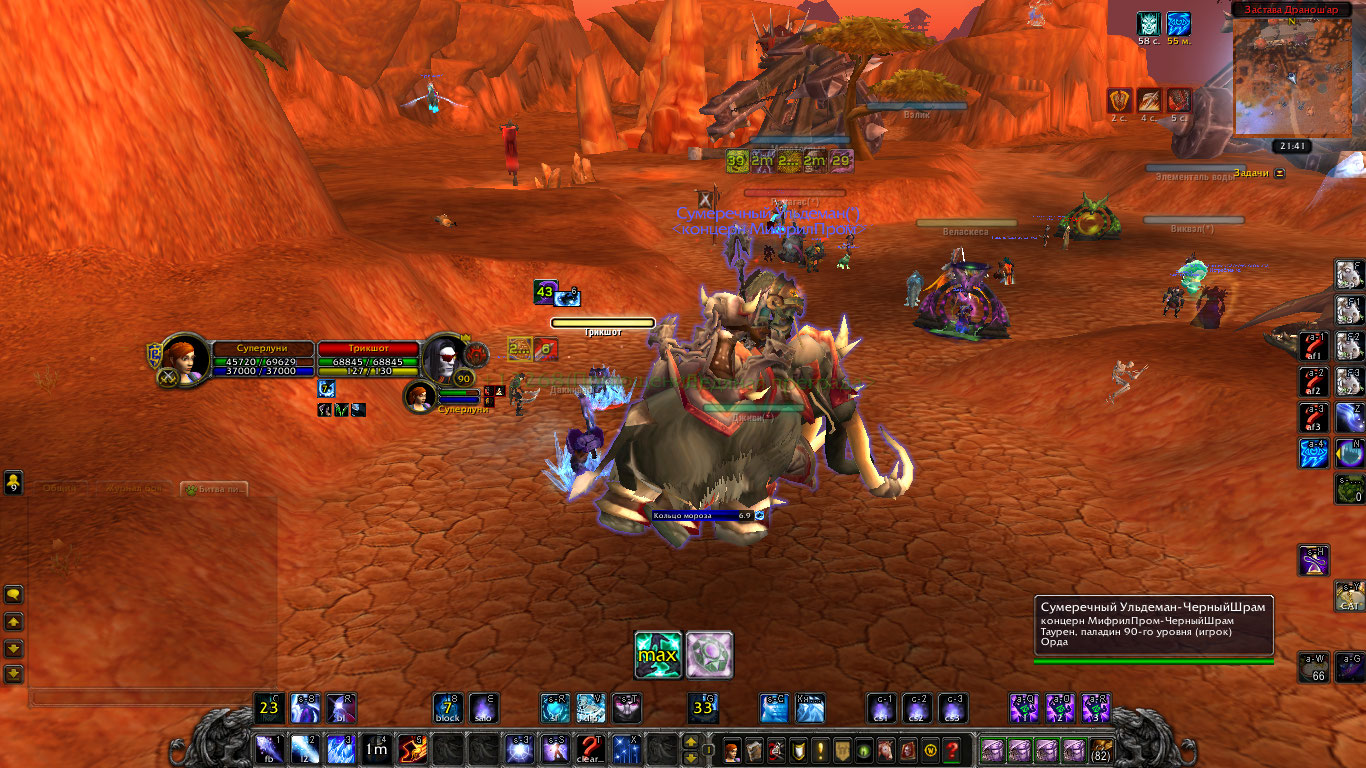Activate the action bar slot labeled 'fb'
Viewport: 1366px width, 768px height.
(269, 748)
